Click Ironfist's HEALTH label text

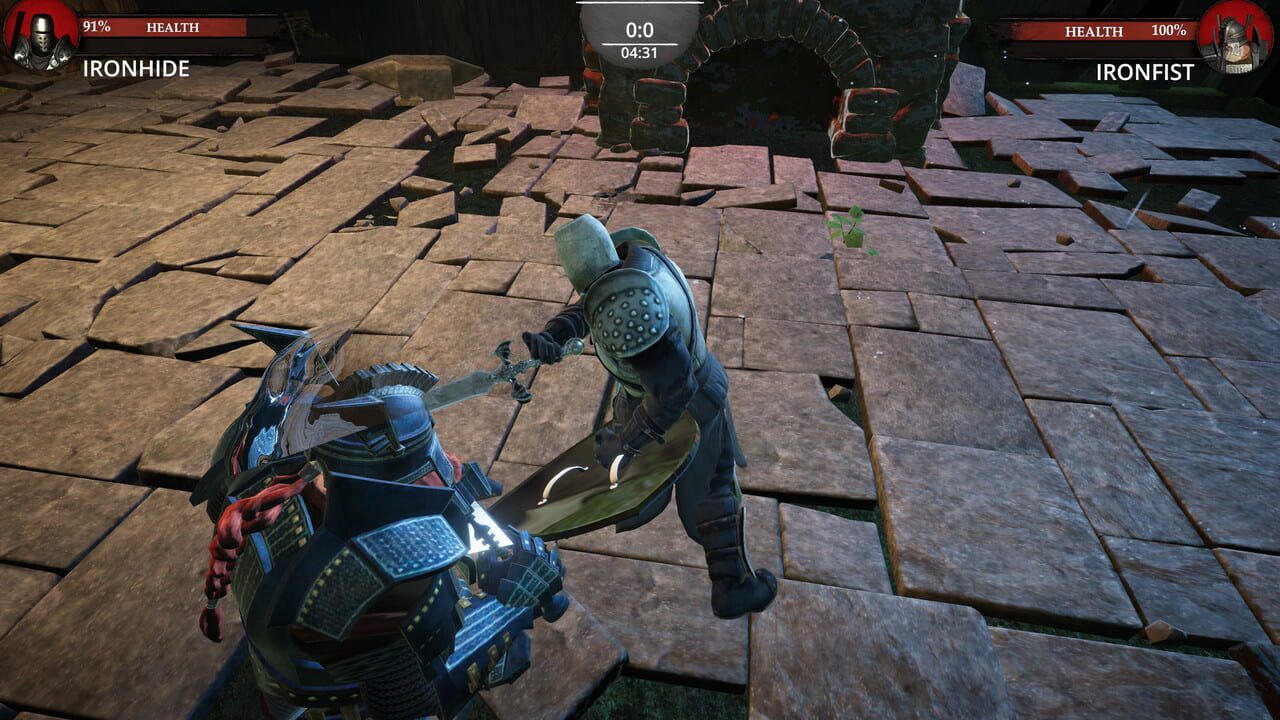[x=1095, y=31]
